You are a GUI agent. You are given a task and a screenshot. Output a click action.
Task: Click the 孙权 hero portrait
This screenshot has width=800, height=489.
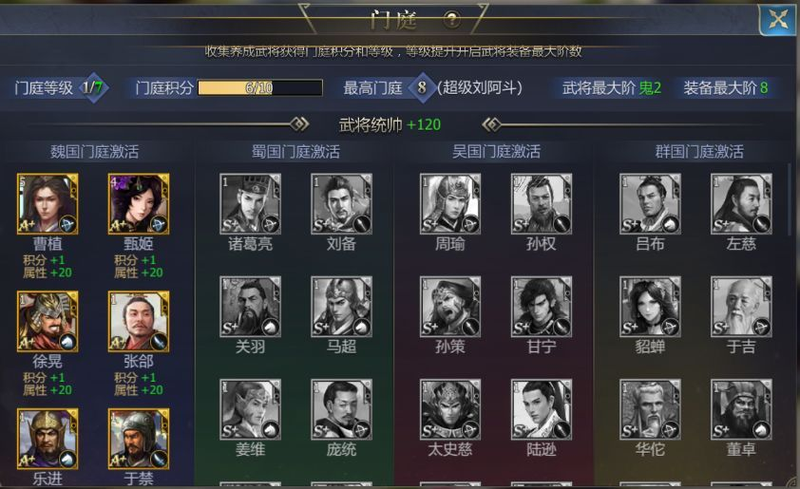[541, 204]
